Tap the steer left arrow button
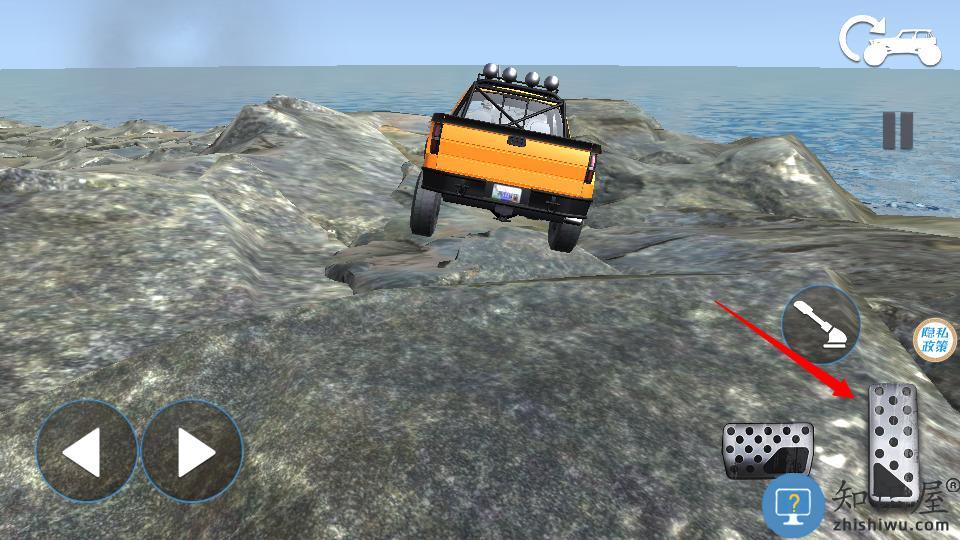The width and height of the screenshot is (960, 540). [86, 451]
